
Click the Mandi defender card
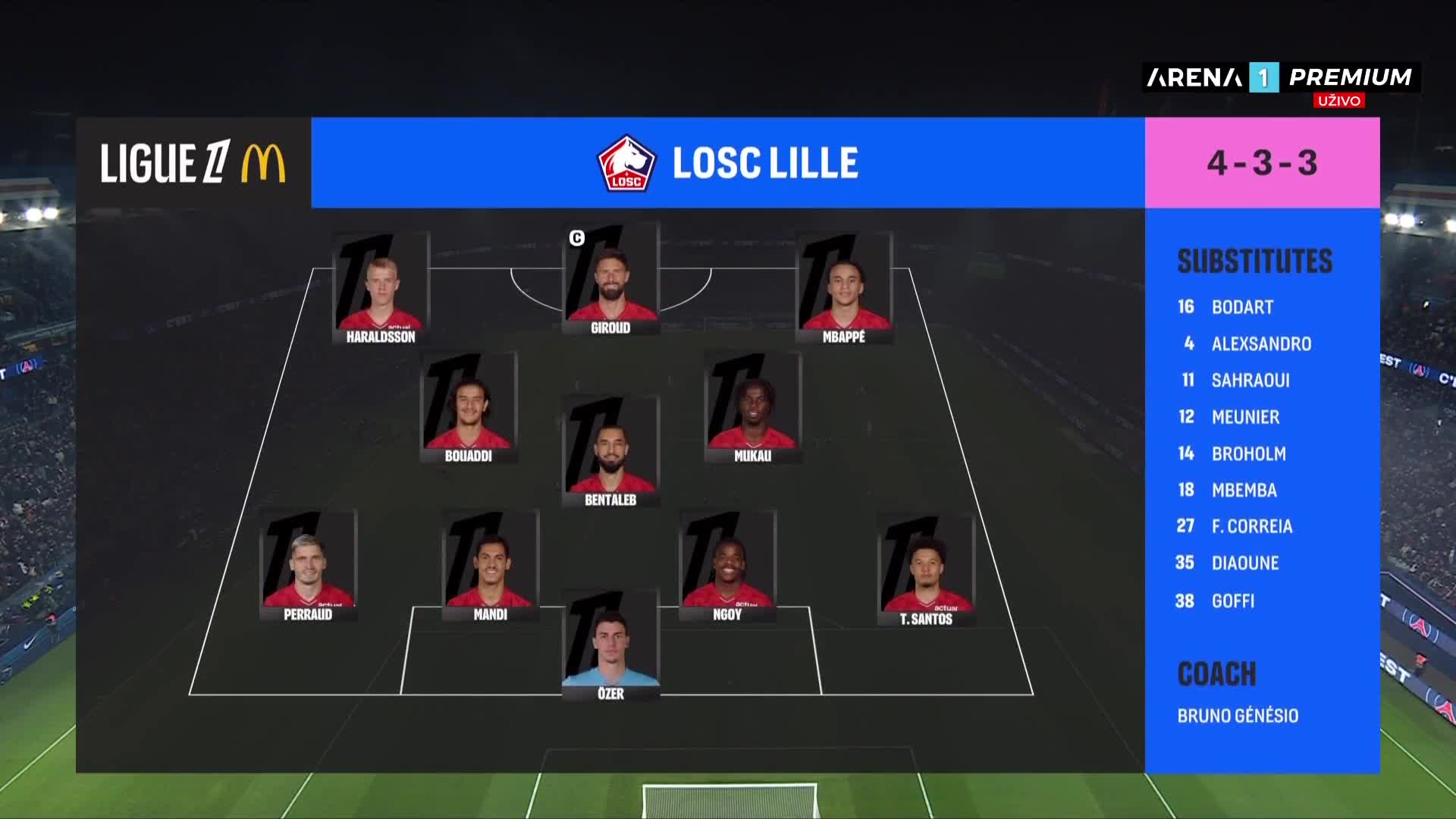pos(491,566)
